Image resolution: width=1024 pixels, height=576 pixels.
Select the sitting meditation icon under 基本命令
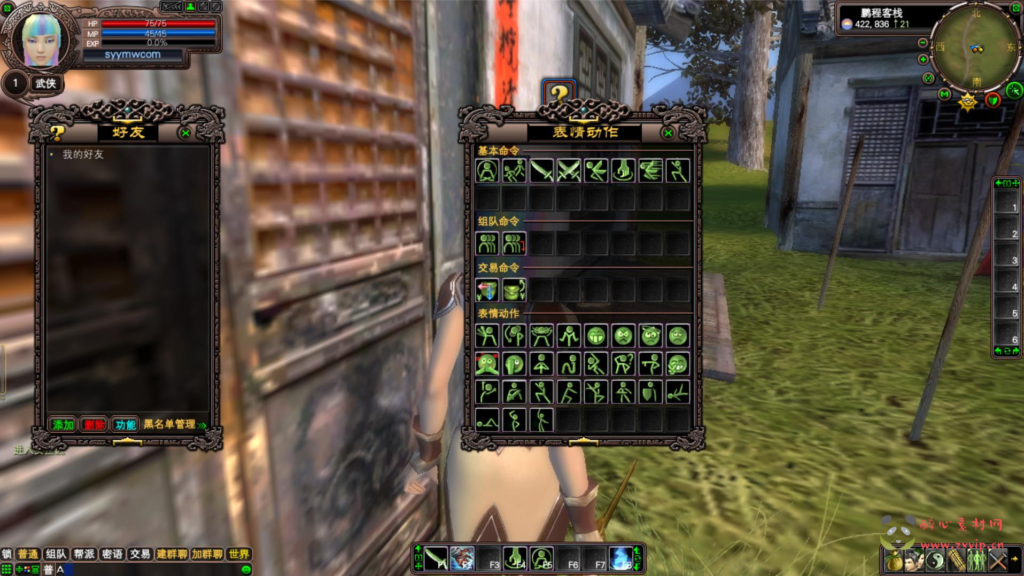pyautogui.click(x=487, y=171)
